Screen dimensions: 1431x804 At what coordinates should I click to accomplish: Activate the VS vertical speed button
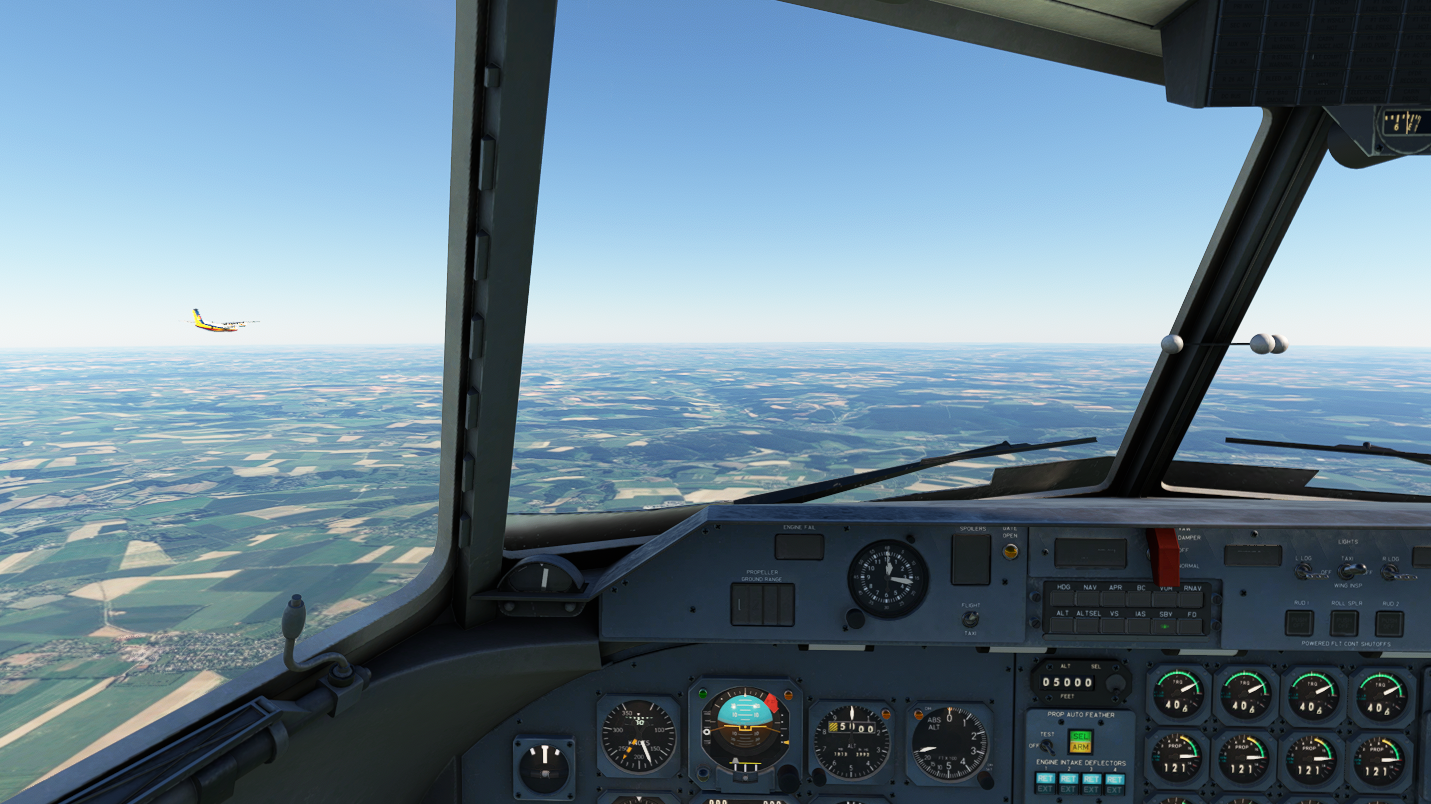[1114, 626]
